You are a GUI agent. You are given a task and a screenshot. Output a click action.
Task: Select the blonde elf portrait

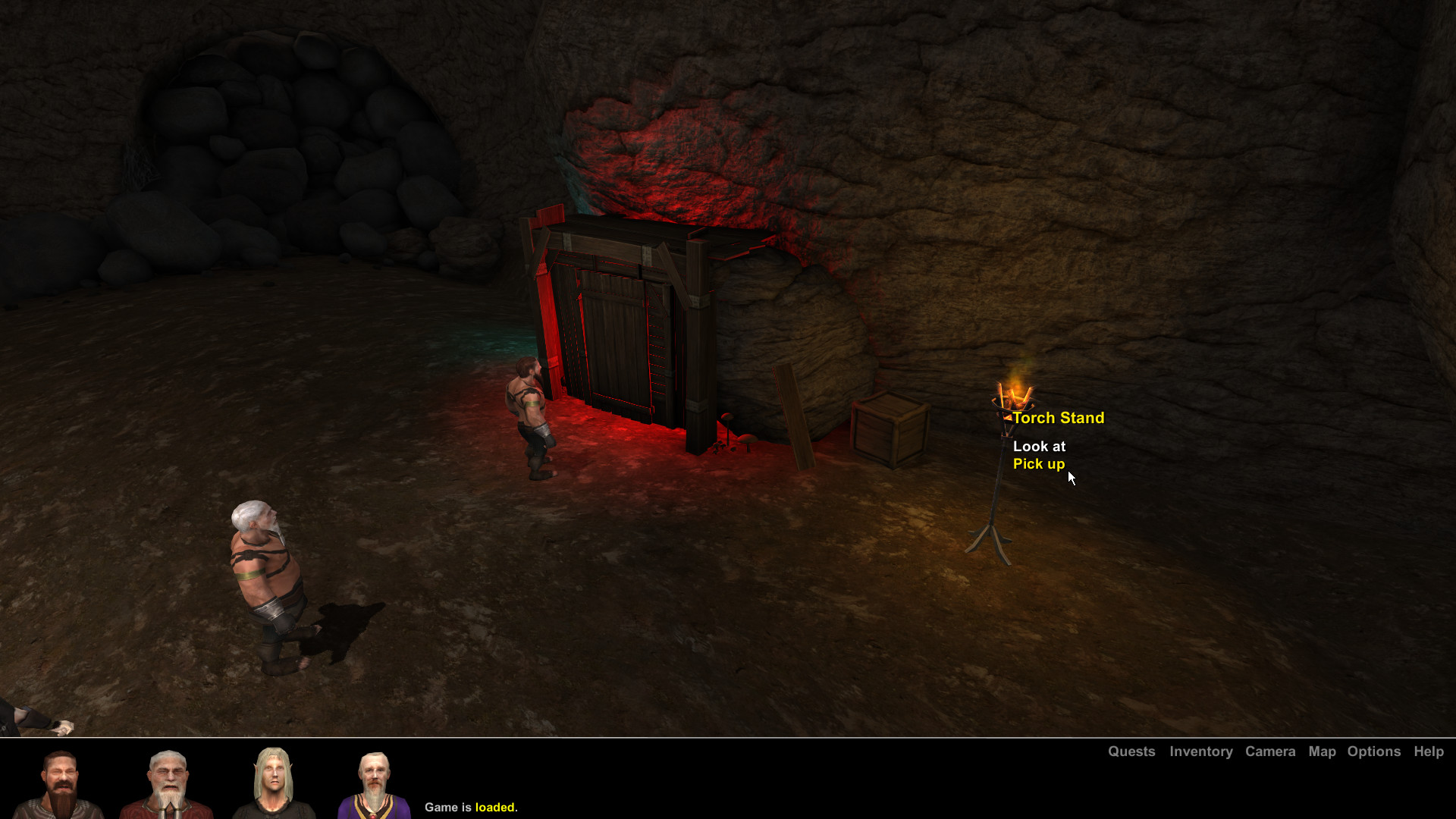pos(273,781)
